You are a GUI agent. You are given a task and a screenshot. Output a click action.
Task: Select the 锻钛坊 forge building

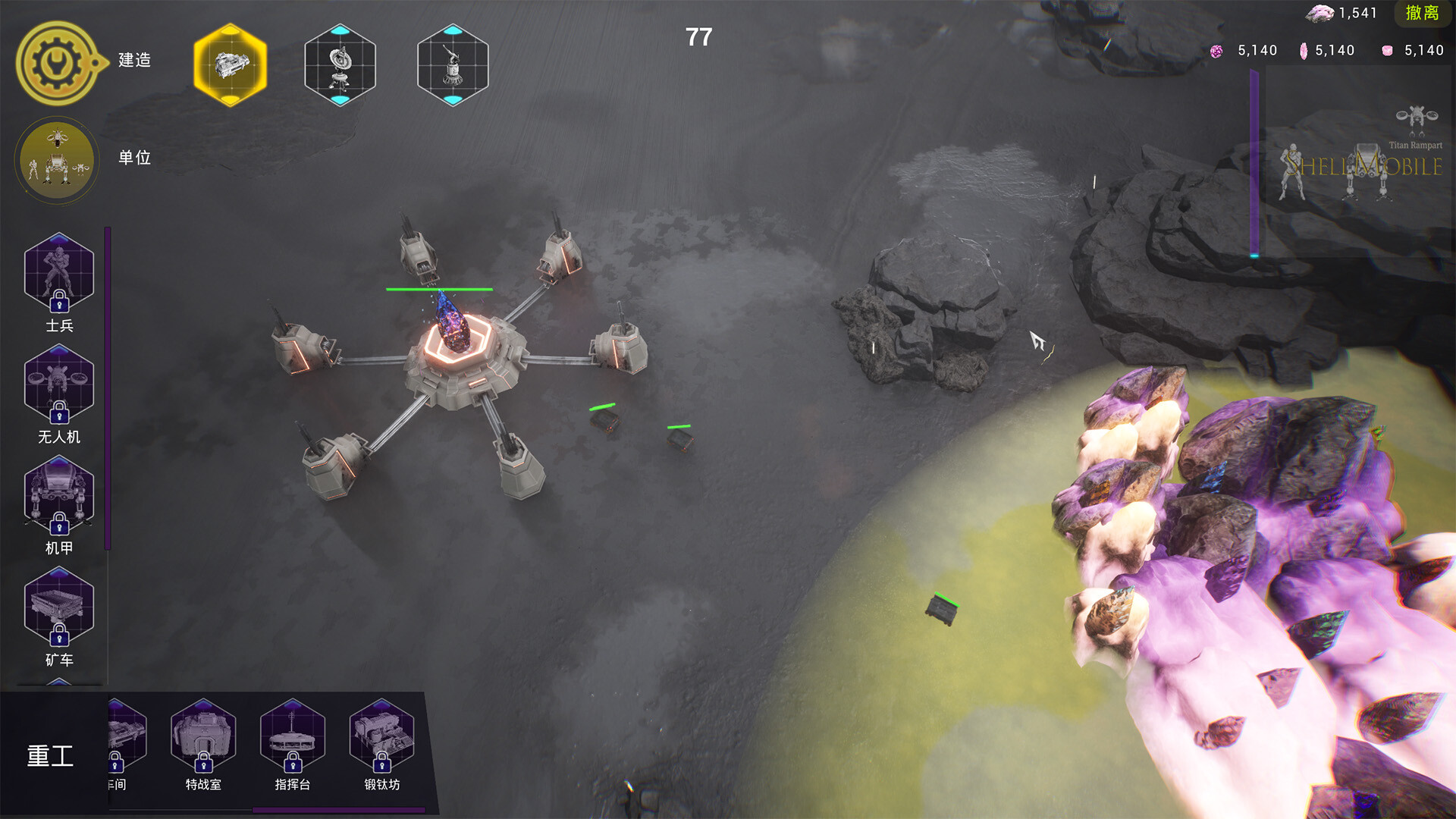click(381, 737)
